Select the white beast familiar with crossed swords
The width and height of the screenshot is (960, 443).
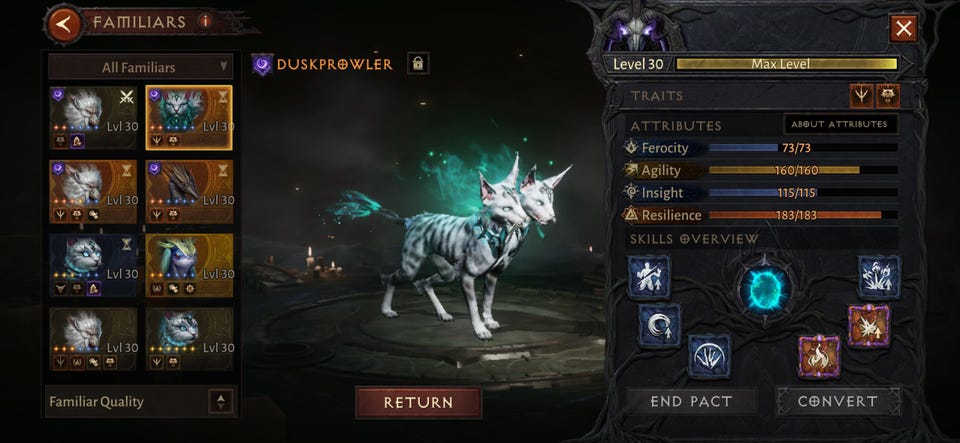[93, 117]
